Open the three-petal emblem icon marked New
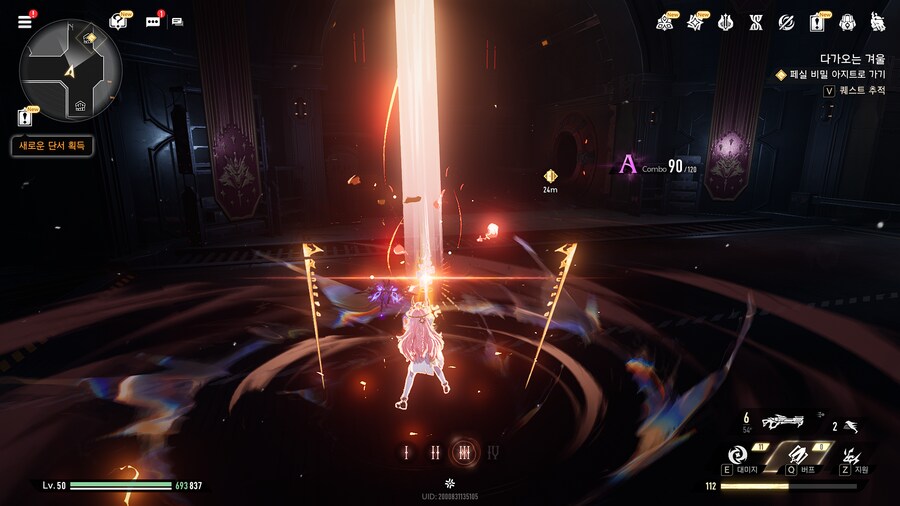 point(665,22)
